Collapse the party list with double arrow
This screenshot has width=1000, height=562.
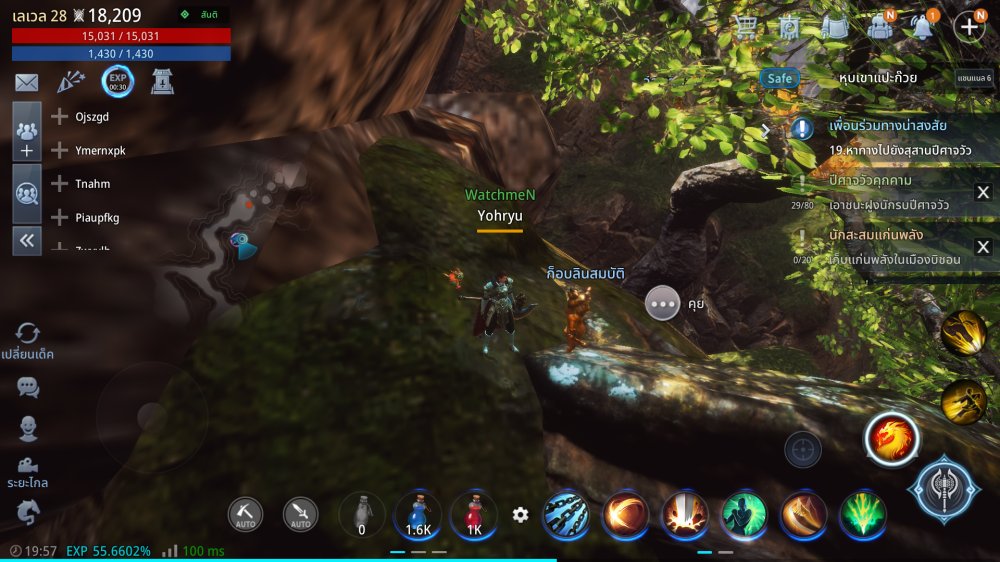27,240
